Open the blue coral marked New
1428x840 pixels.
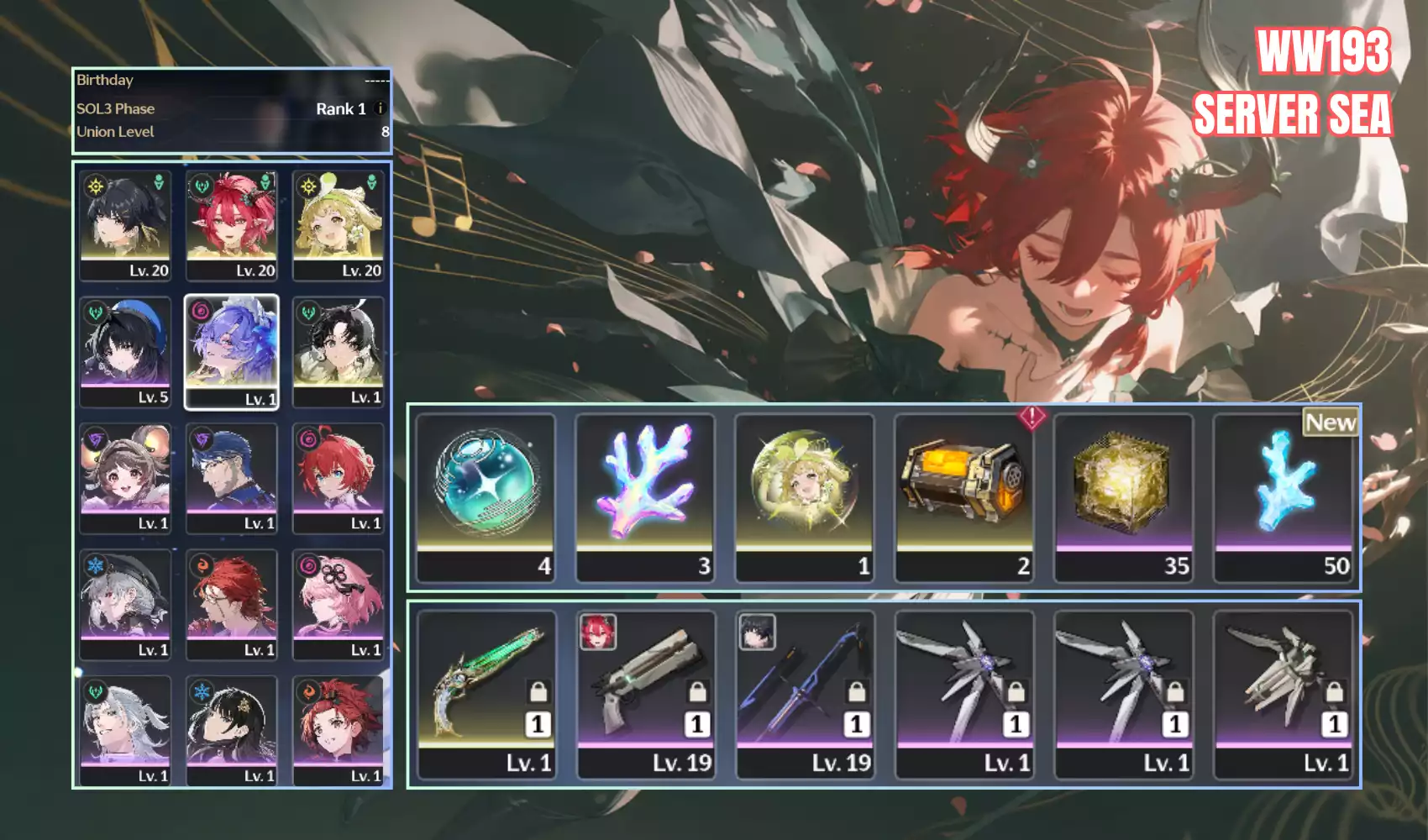point(1284,496)
